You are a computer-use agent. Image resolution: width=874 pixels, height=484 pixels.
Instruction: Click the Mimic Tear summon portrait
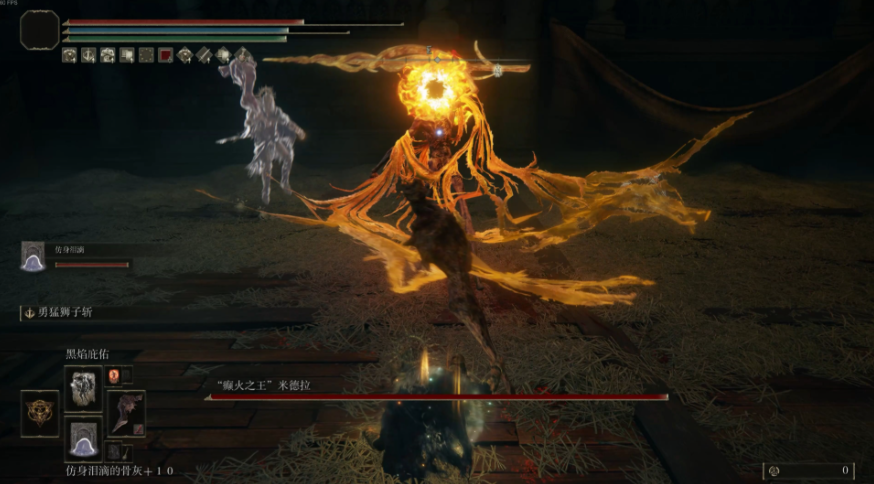tap(33, 256)
